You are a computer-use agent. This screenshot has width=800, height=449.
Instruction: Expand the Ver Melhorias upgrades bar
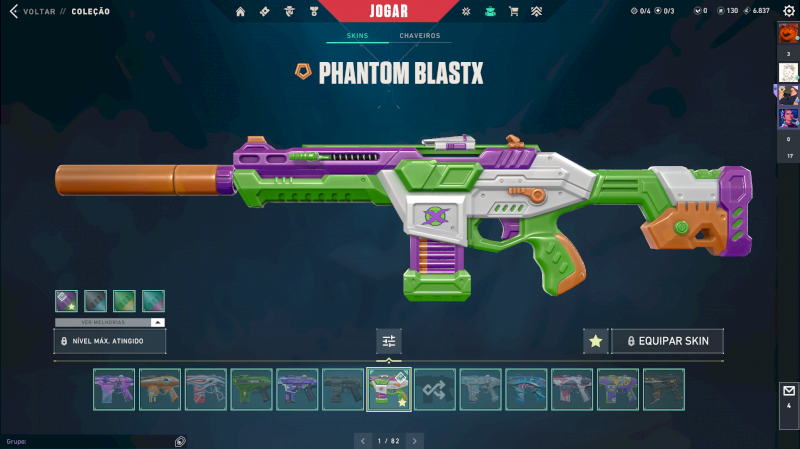coord(110,322)
